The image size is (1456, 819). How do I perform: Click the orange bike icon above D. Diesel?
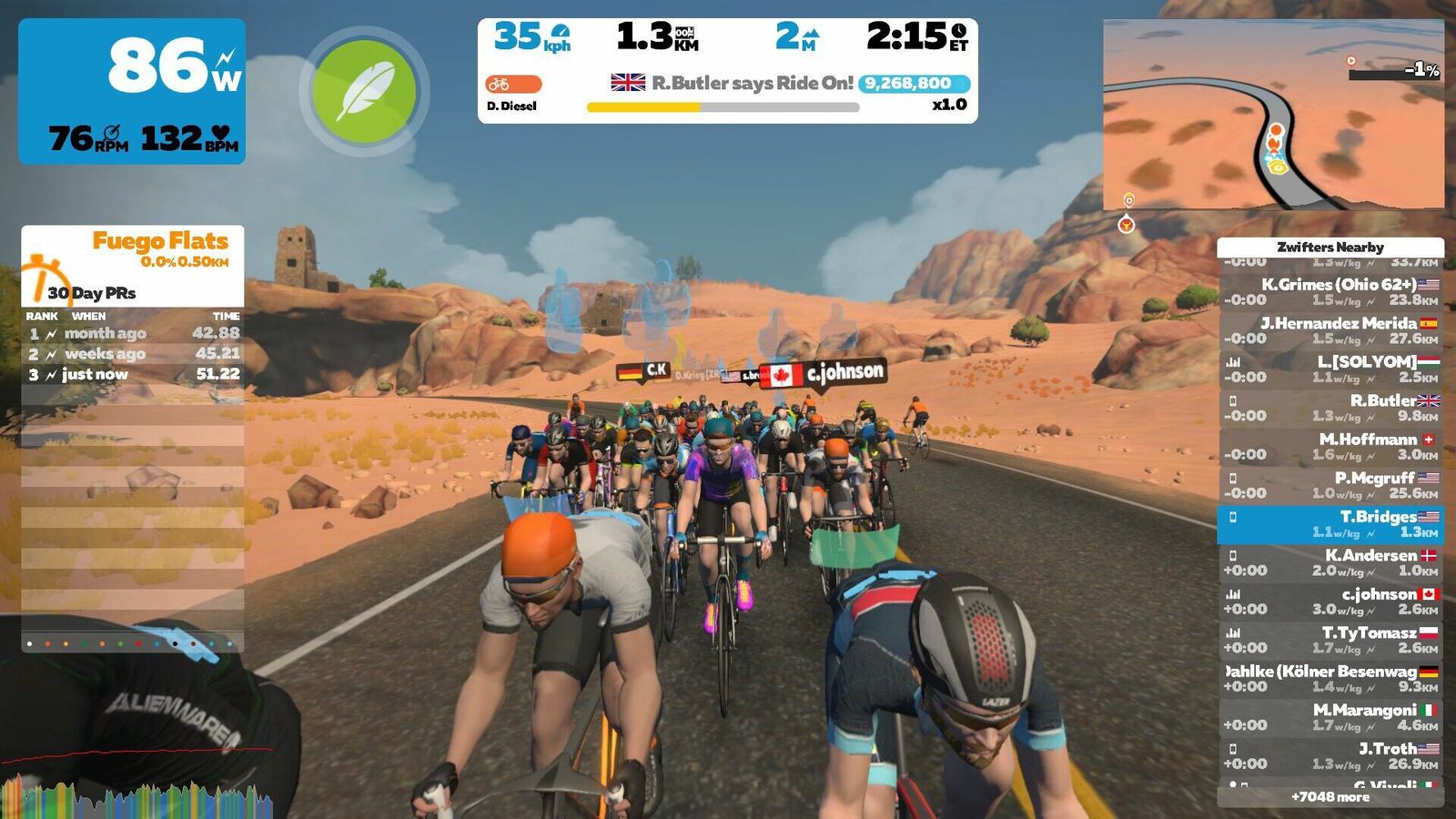(513, 84)
